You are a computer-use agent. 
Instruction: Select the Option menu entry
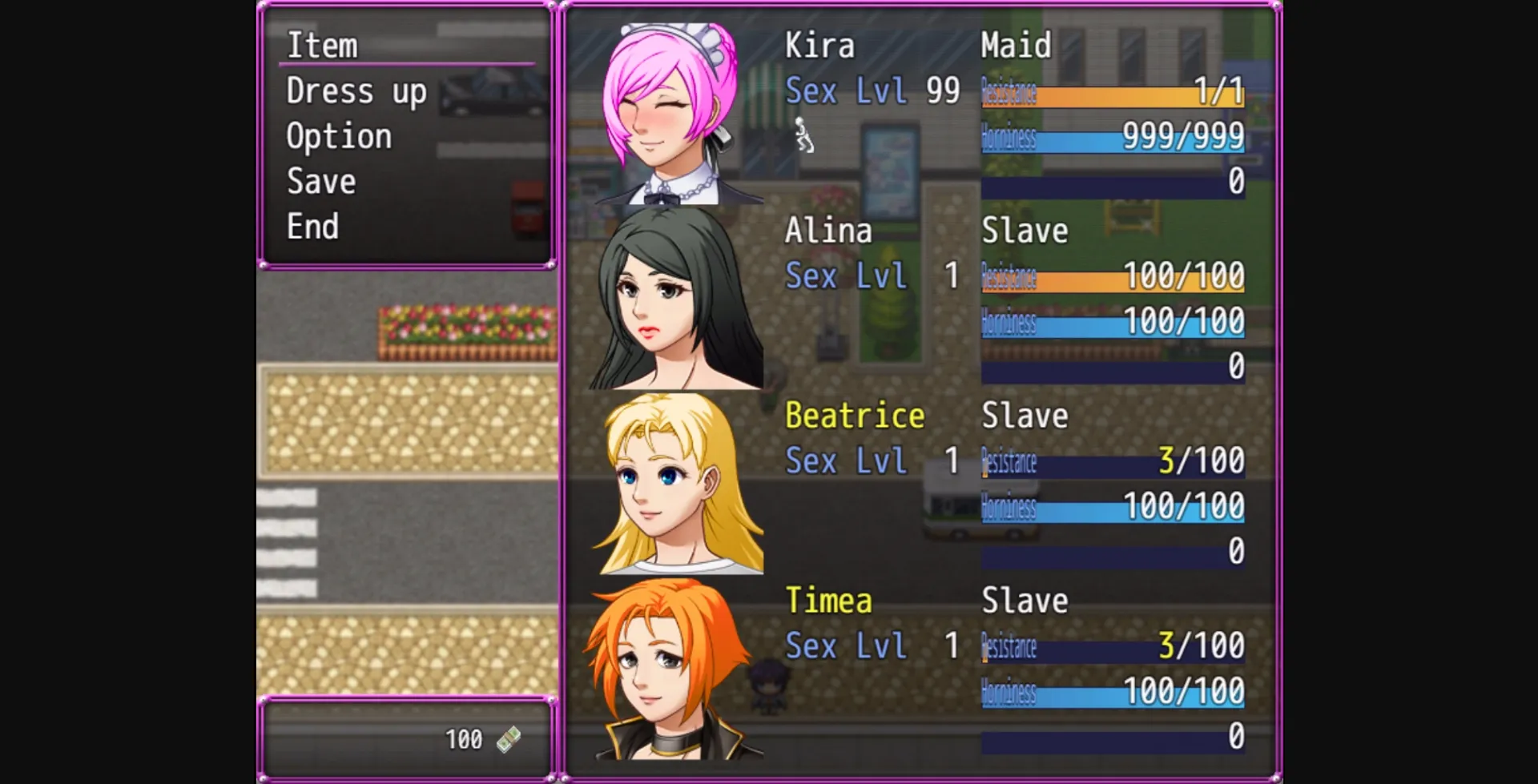[338, 135]
